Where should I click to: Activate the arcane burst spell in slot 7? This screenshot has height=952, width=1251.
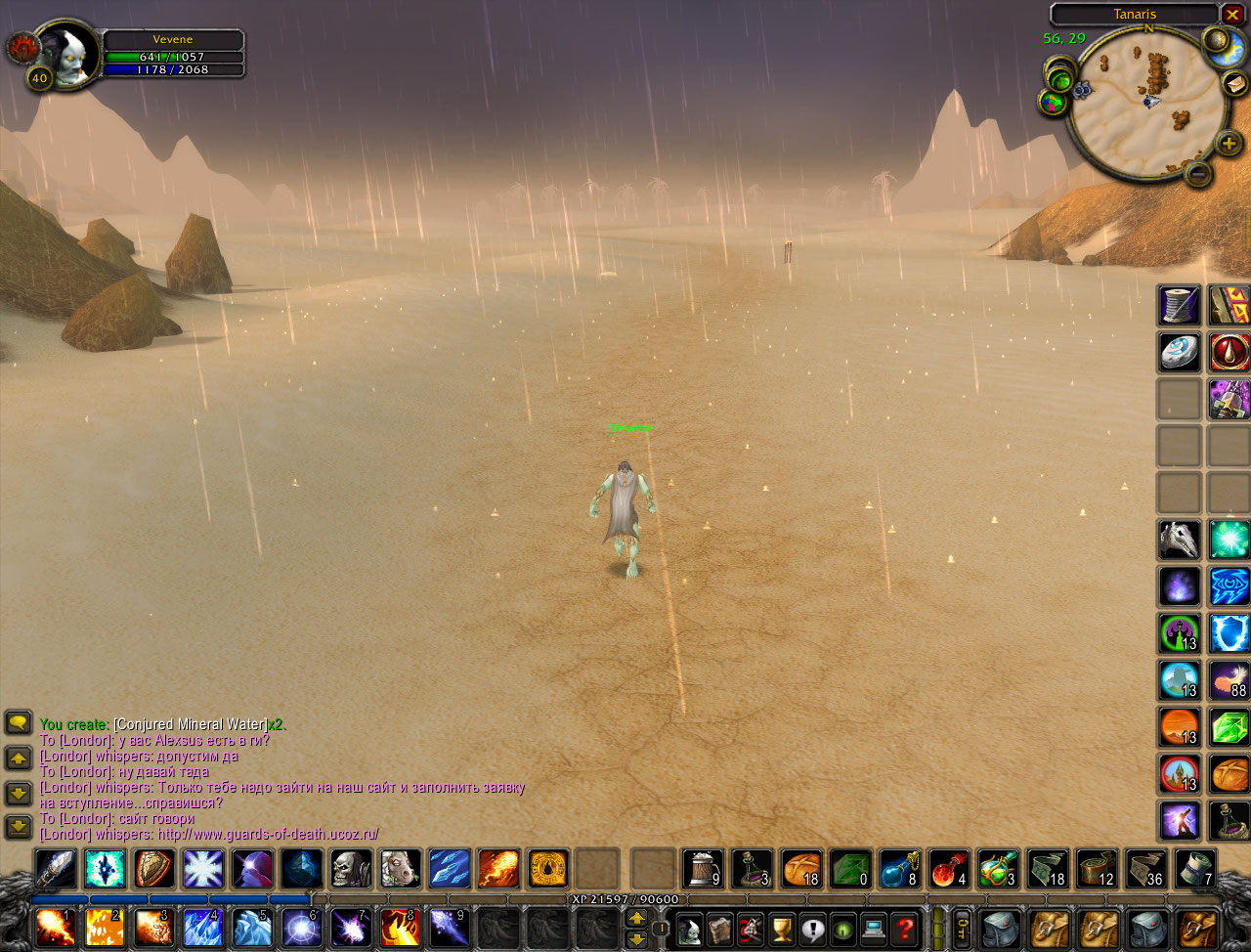(x=350, y=928)
